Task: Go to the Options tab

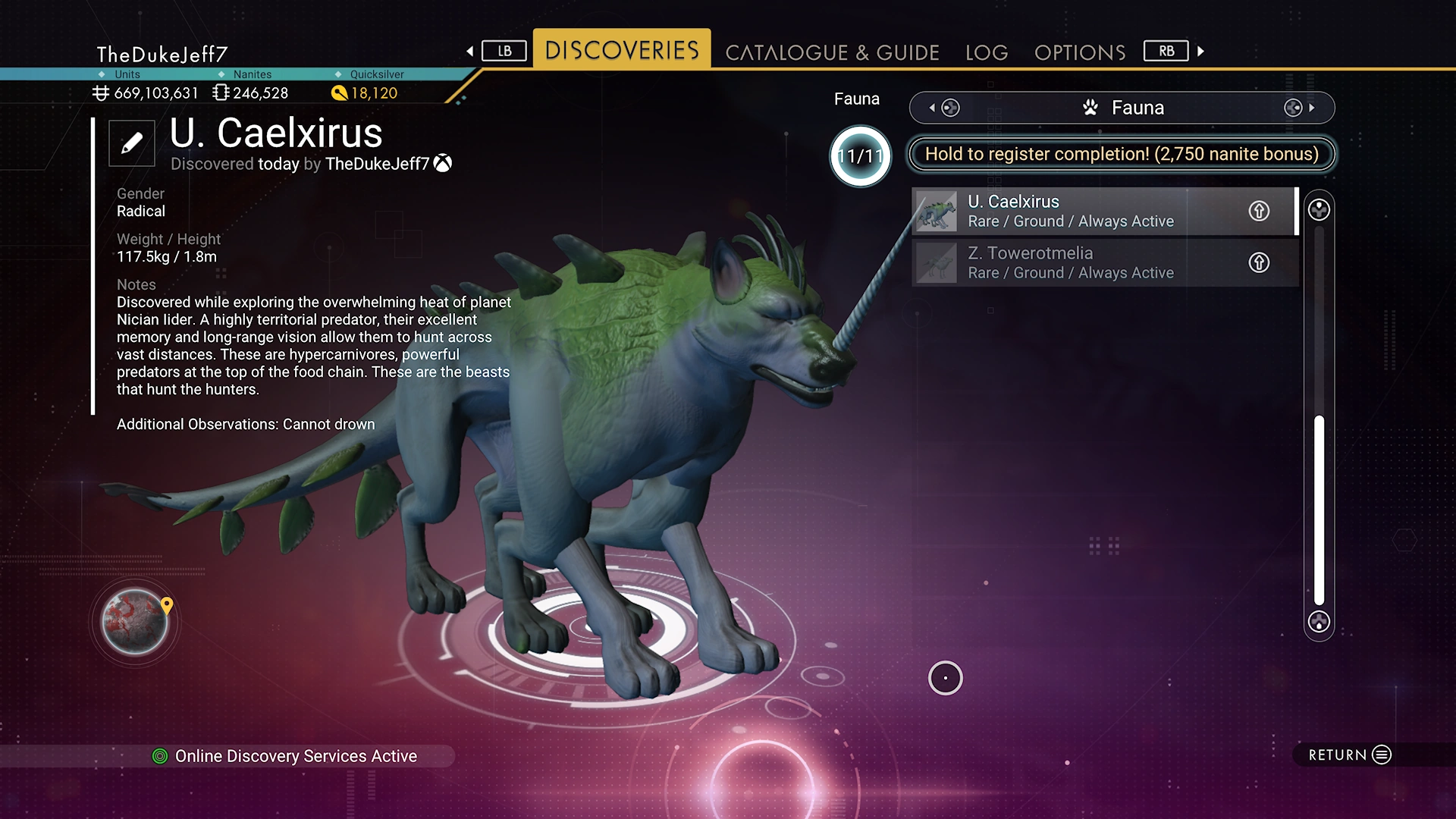Action: coord(1080,52)
